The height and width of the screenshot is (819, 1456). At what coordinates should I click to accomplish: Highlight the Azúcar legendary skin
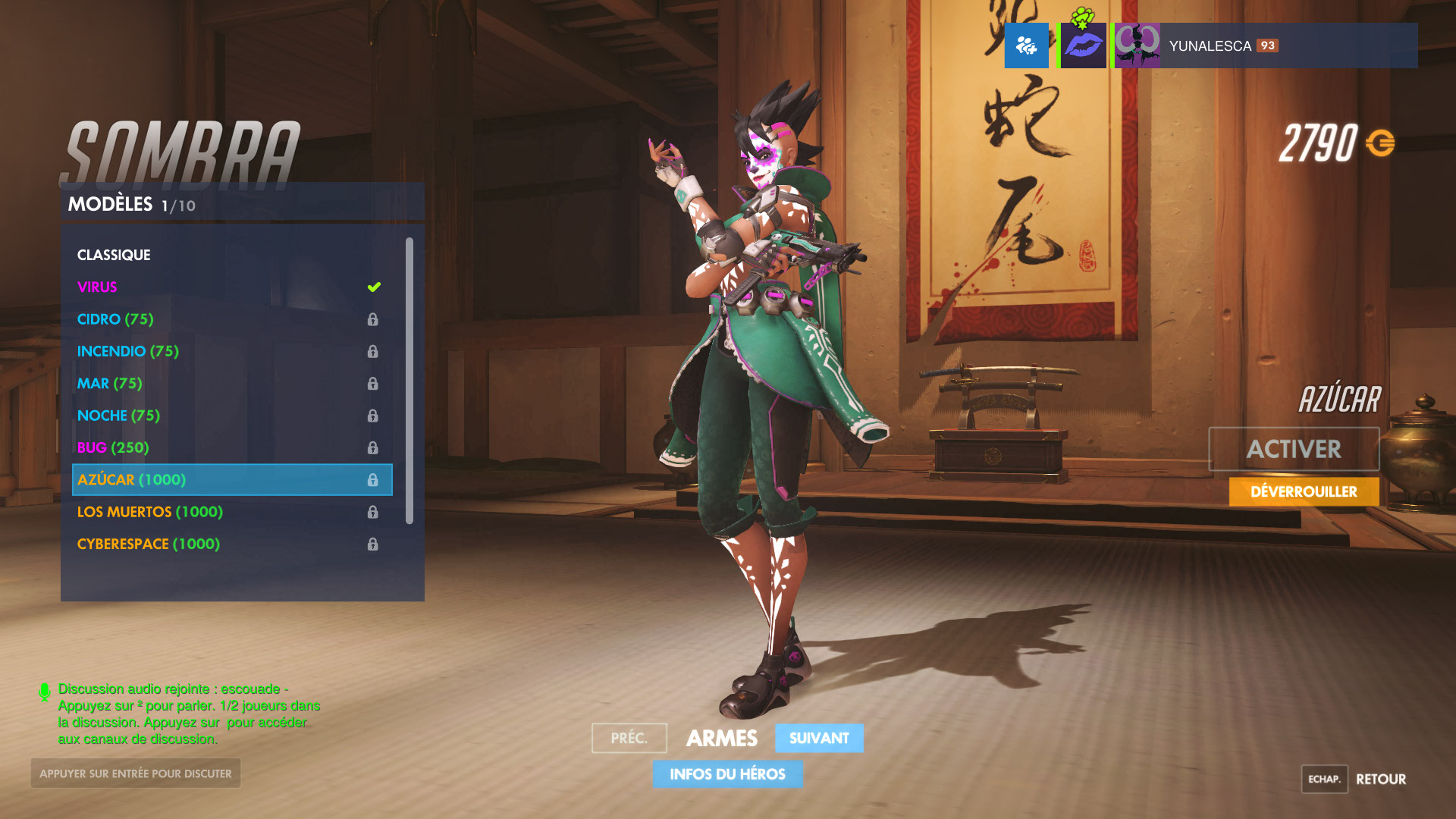click(x=231, y=479)
